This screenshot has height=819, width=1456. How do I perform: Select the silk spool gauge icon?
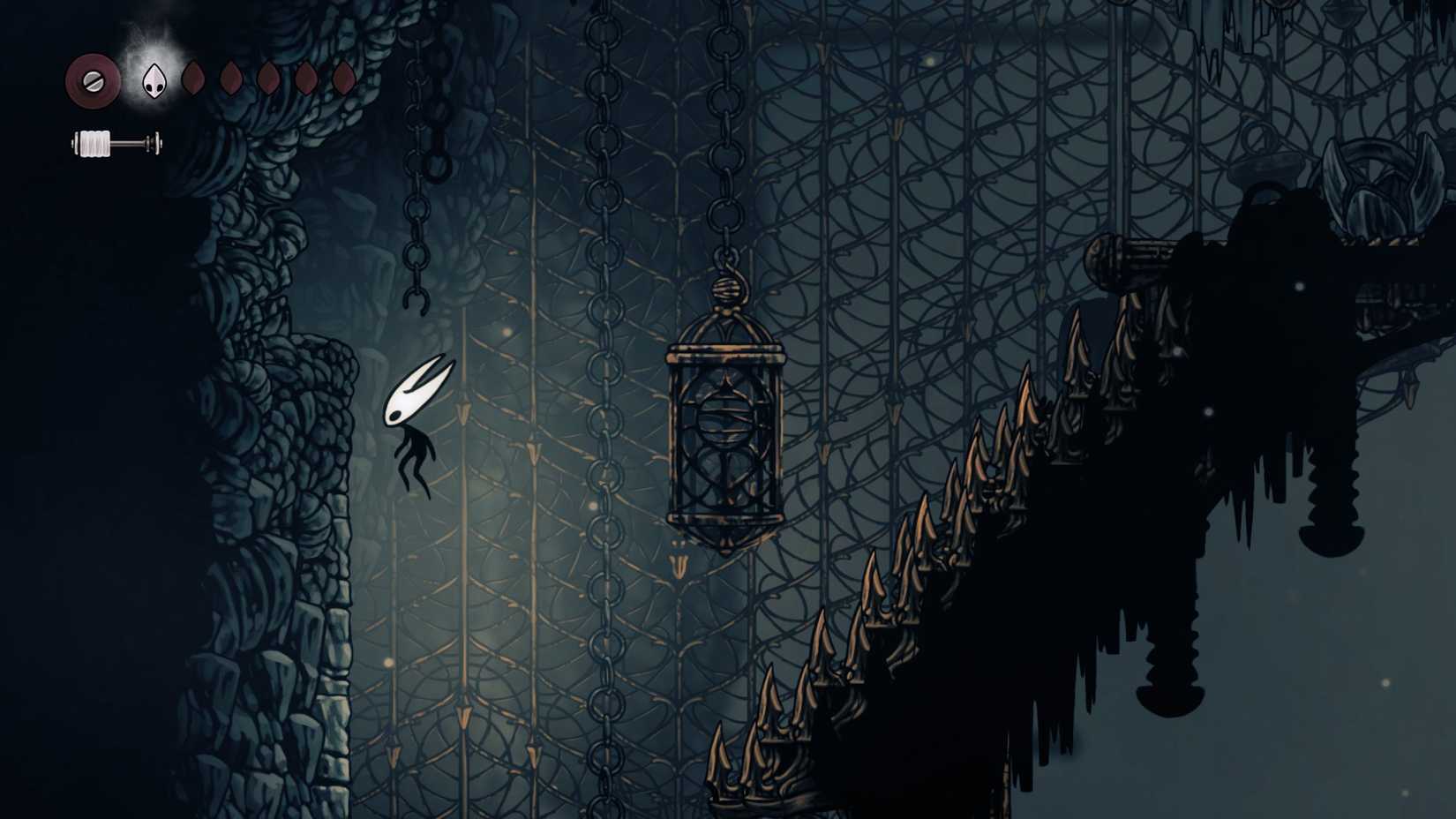click(93, 143)
